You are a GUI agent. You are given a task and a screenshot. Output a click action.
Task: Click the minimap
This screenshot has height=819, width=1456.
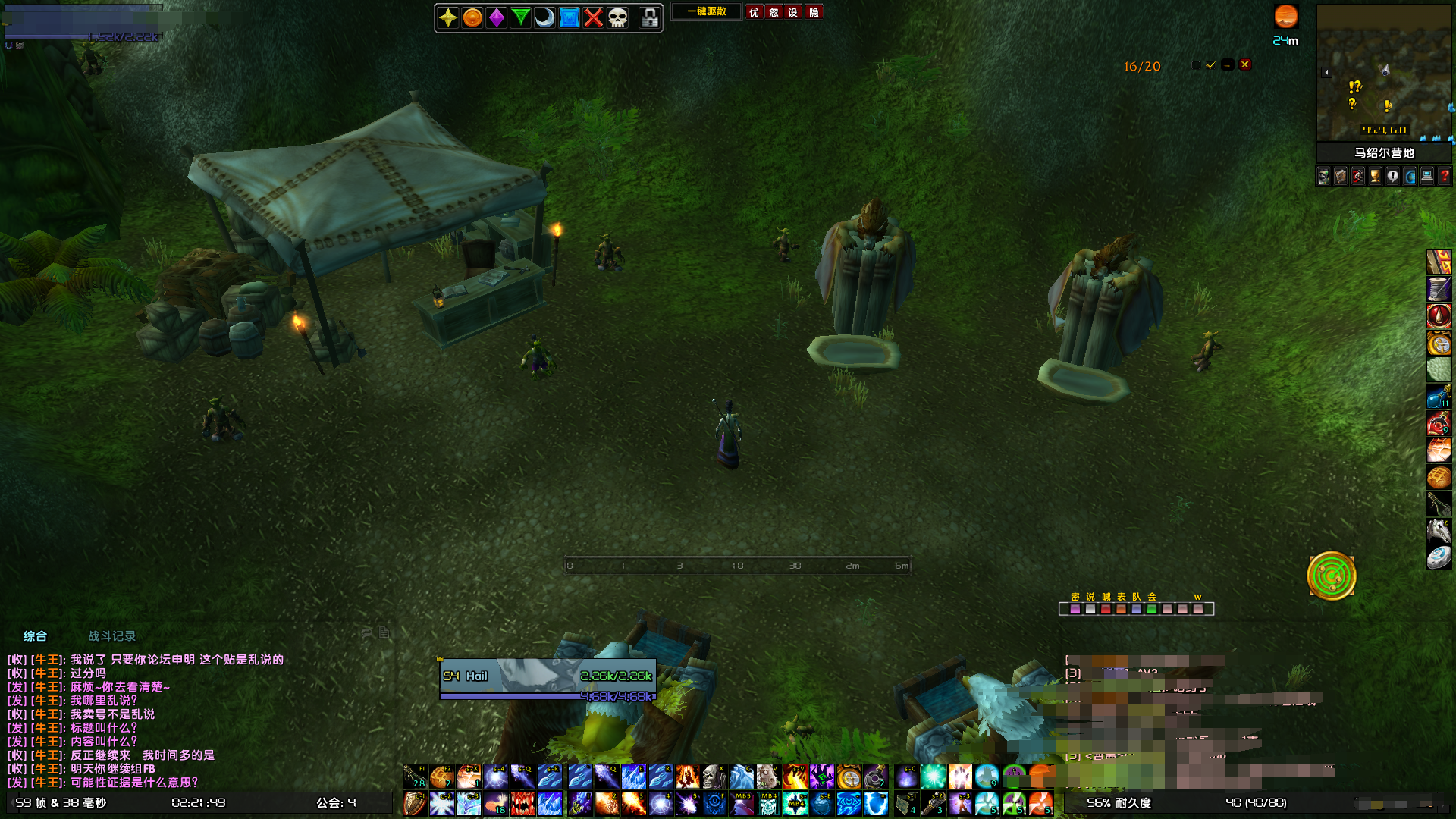tap(1384, 72)
